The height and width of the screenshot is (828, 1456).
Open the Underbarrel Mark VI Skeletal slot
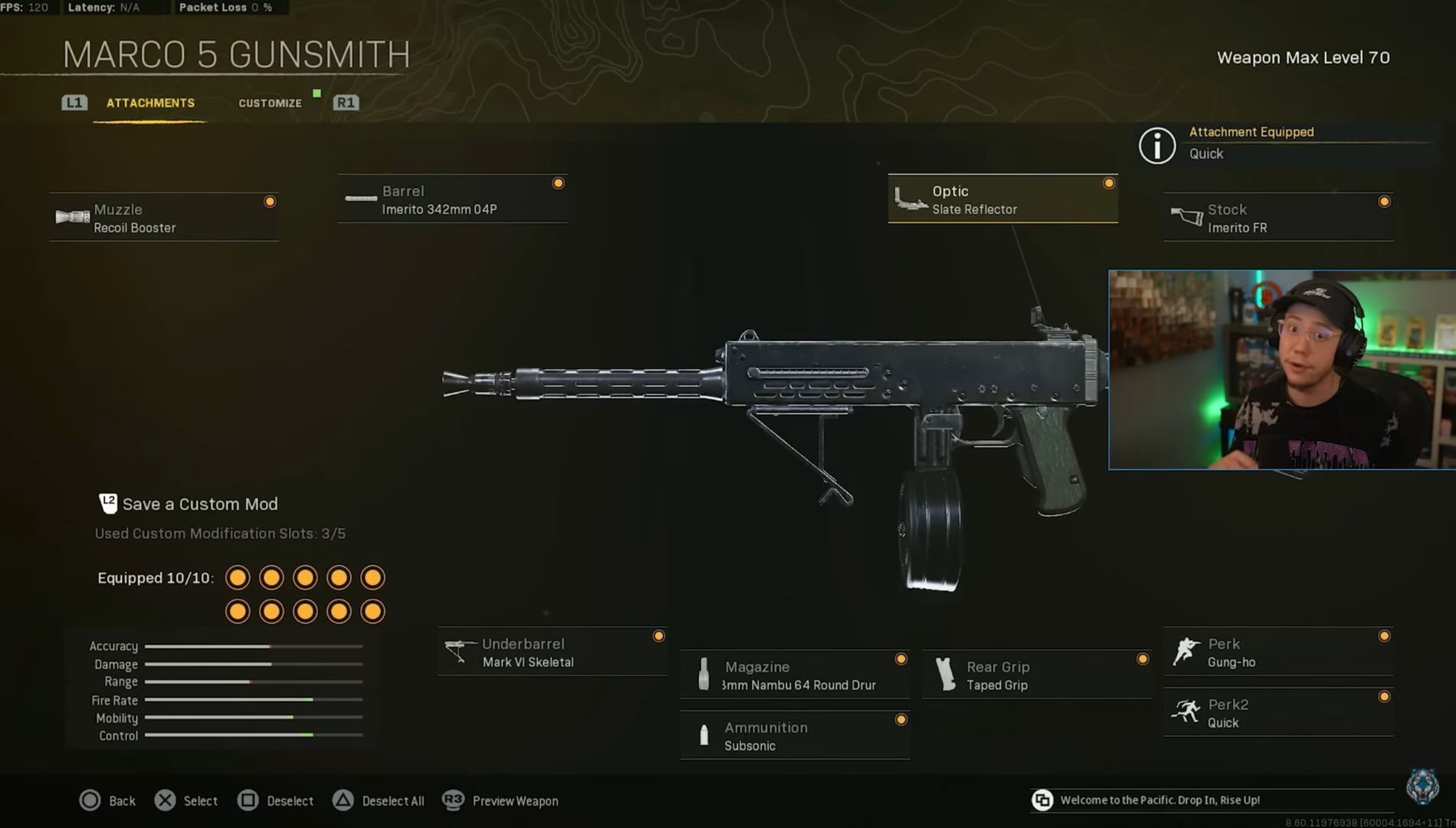pos(553,652)
